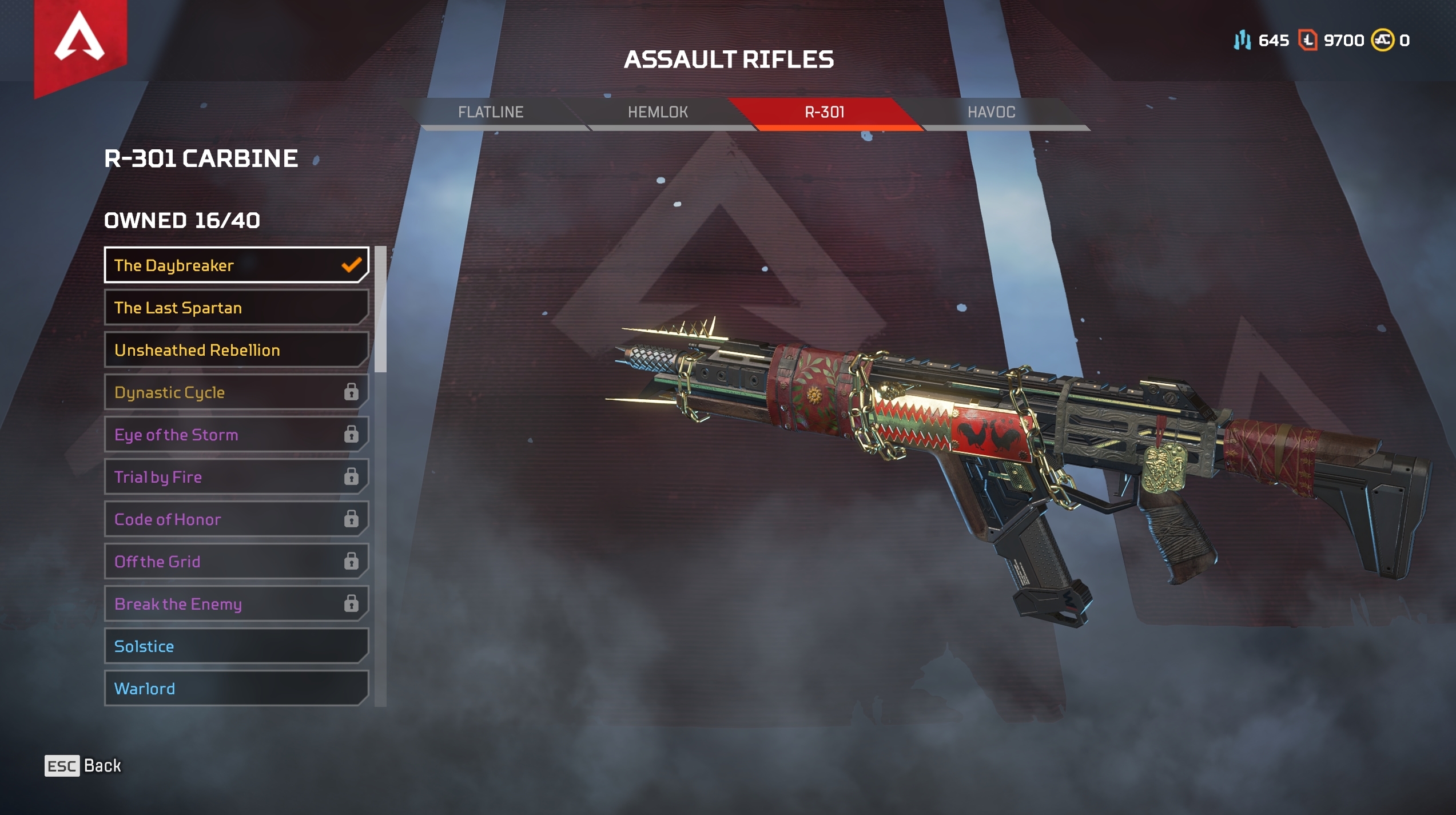Go back with the Back button

coord(83,766)
